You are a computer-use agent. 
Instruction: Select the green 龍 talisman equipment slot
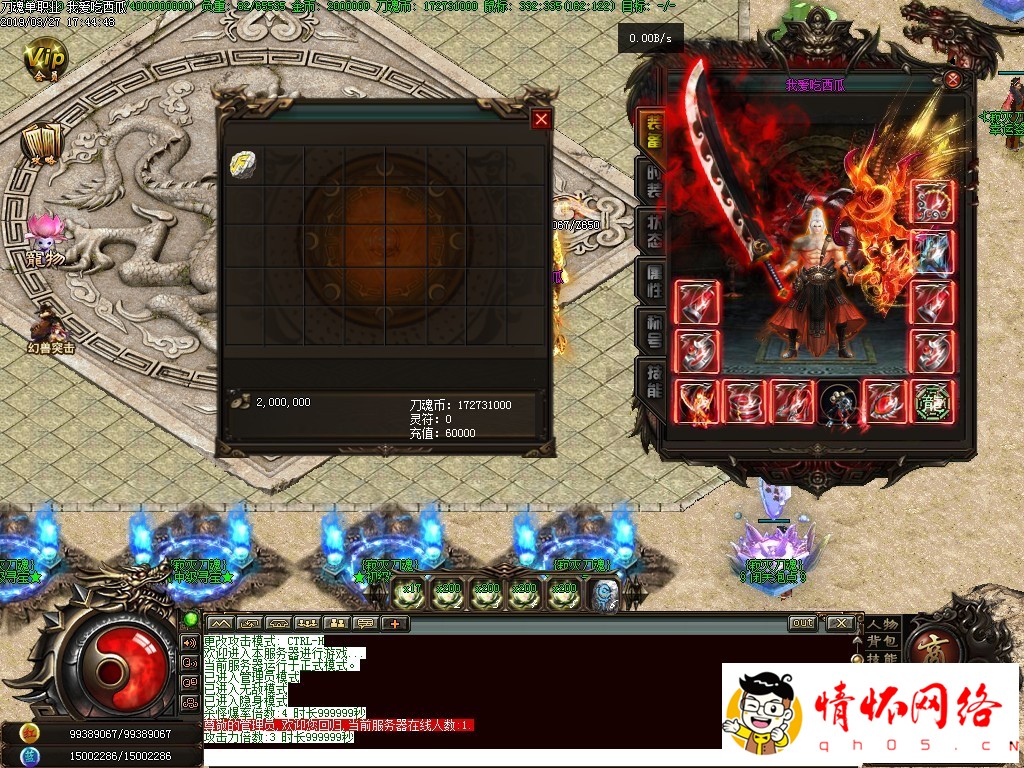[x=932, y=402]
